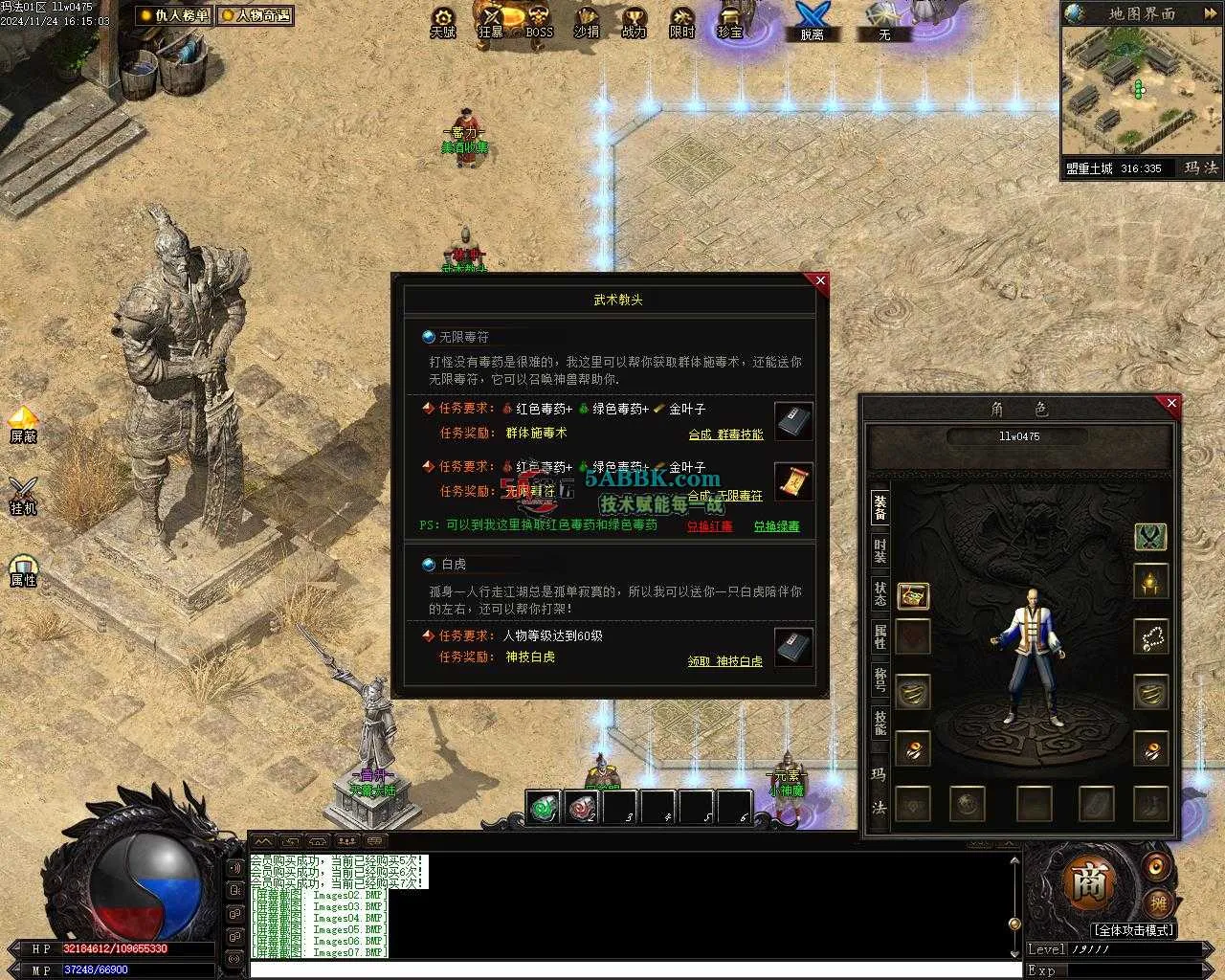Open the 状态 tab in character panel
1225x980 pixels.
point(880,593)
